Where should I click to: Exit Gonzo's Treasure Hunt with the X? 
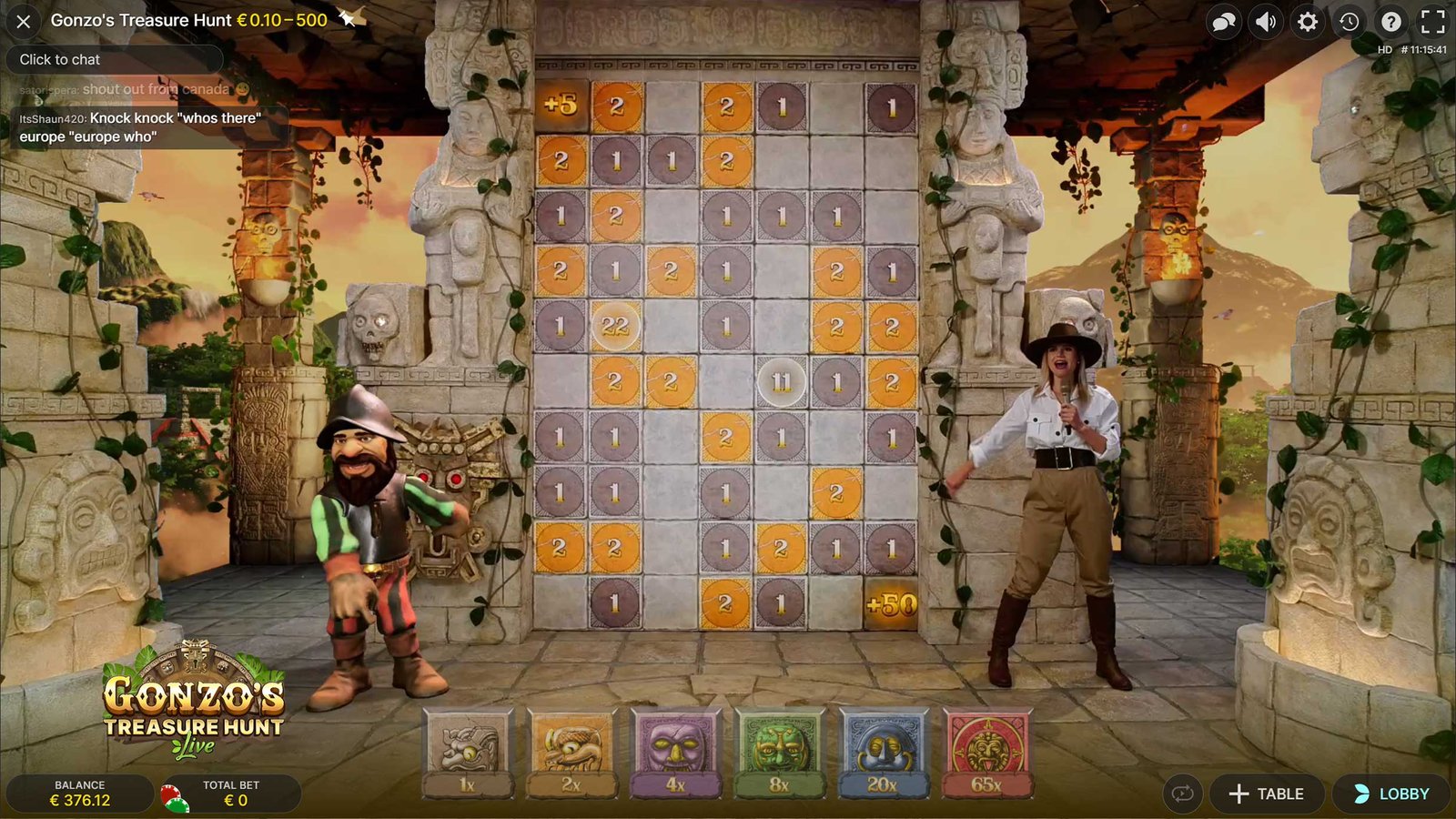coord(22,20)
